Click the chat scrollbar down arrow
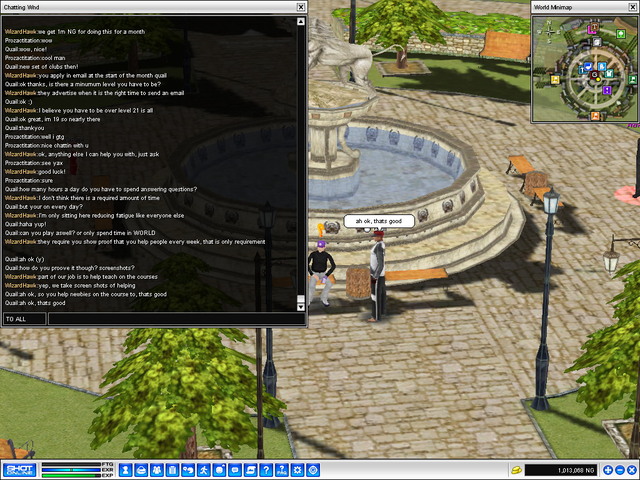 pos(301,307)
